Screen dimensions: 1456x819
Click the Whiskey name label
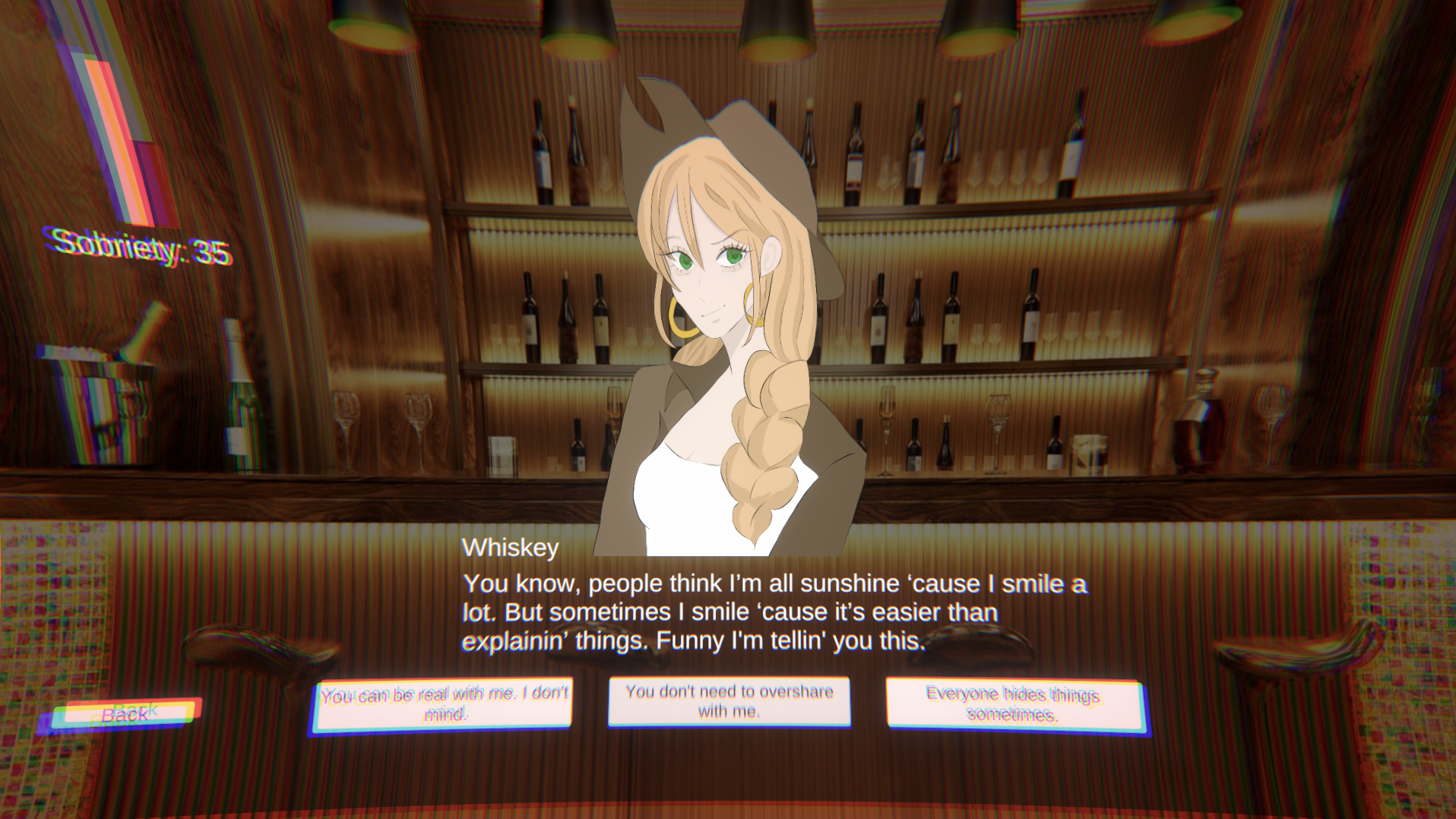click(511, 545)
